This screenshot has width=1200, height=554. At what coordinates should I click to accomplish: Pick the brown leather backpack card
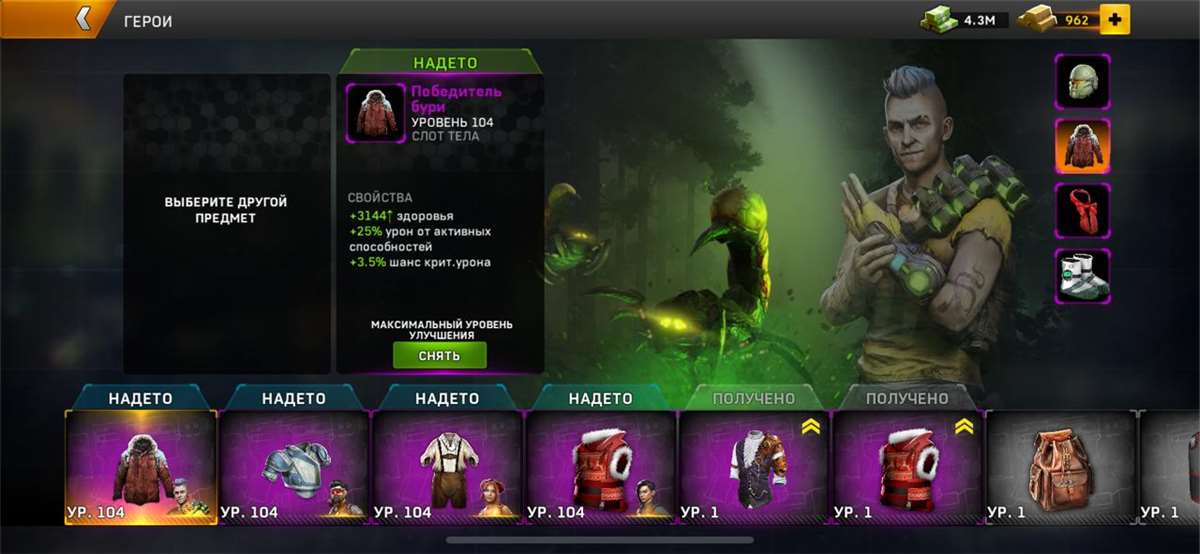click(x=1060, y=467)
